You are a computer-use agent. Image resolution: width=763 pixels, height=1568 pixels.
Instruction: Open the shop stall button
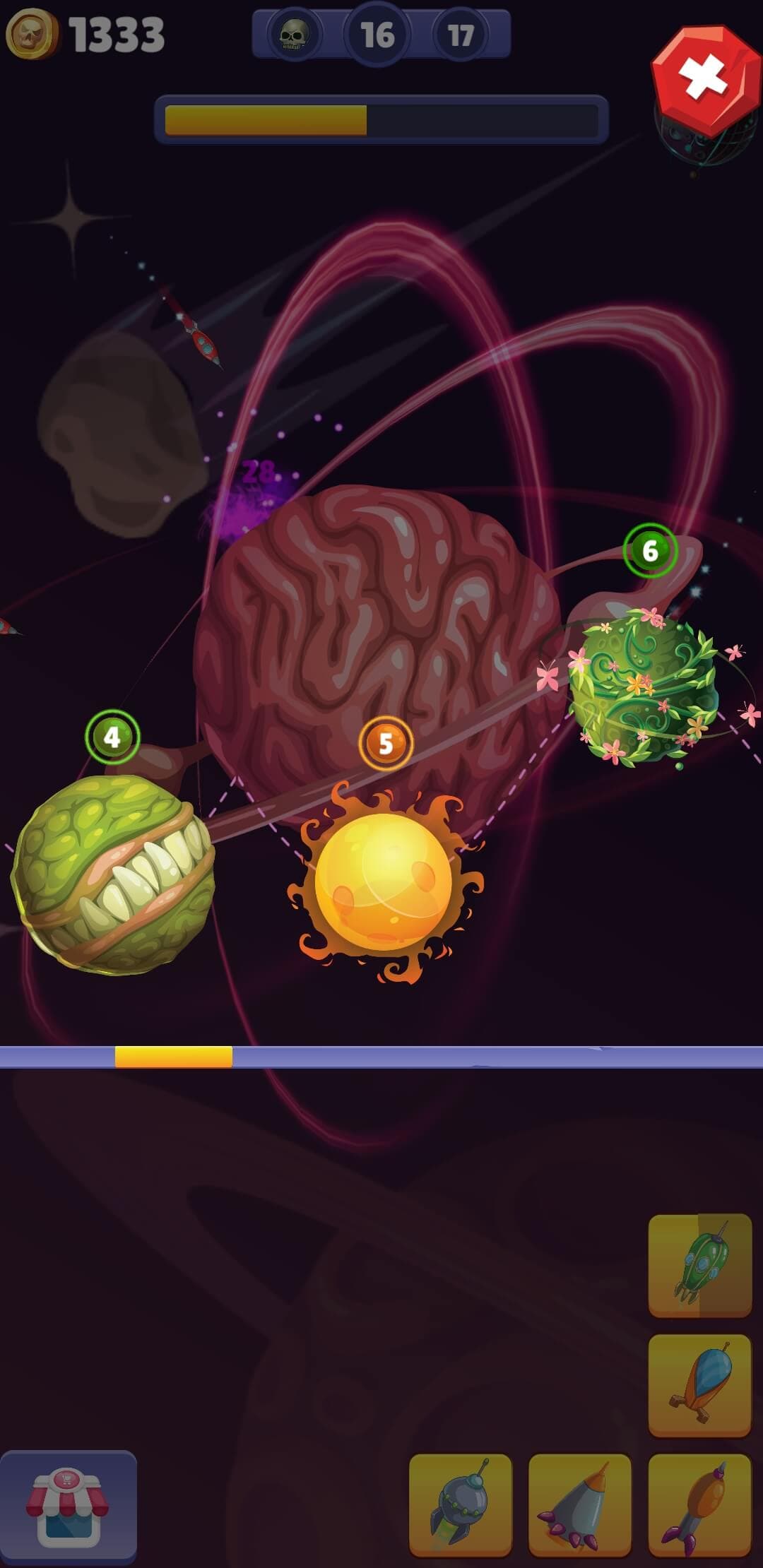[68, 1506]
